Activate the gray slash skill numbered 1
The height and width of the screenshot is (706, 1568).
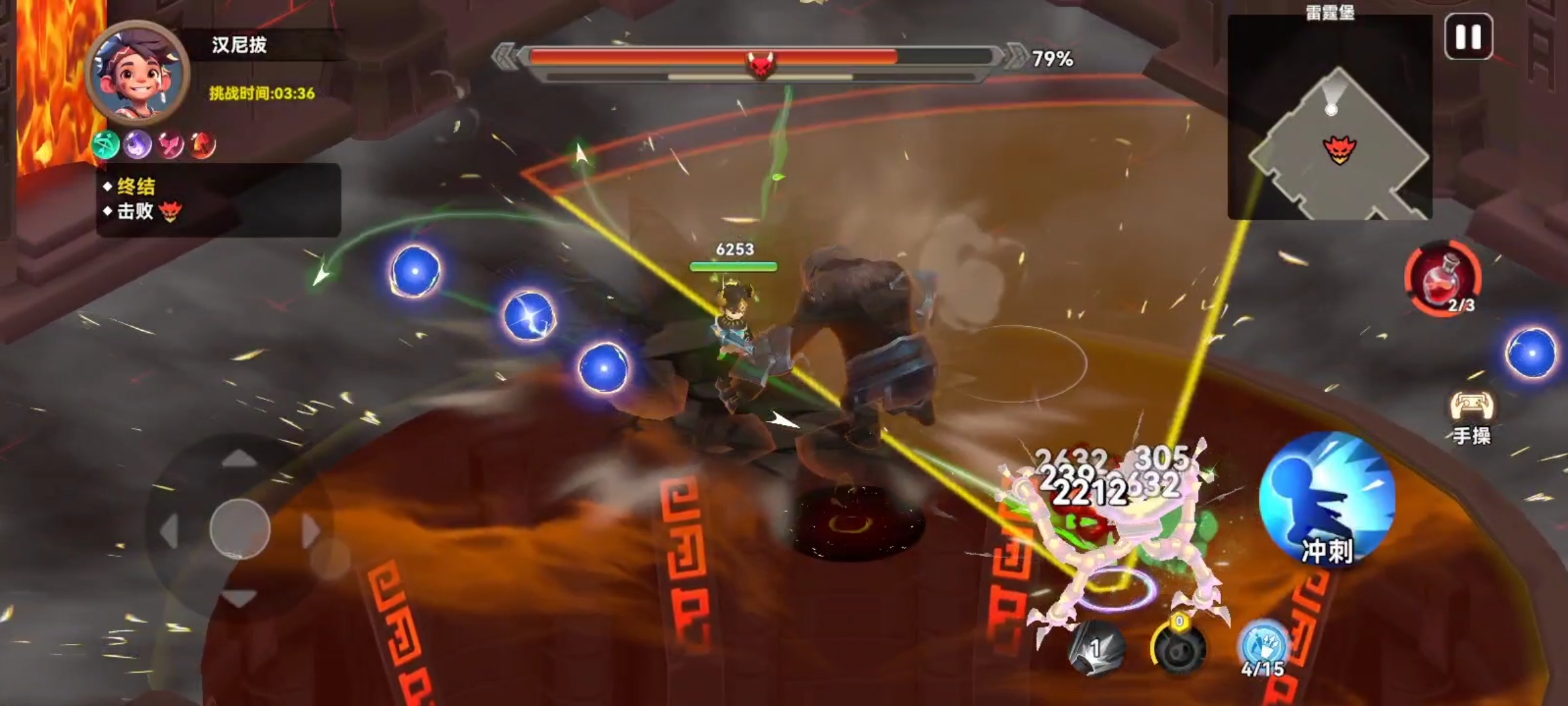[x=1096, y=648]
